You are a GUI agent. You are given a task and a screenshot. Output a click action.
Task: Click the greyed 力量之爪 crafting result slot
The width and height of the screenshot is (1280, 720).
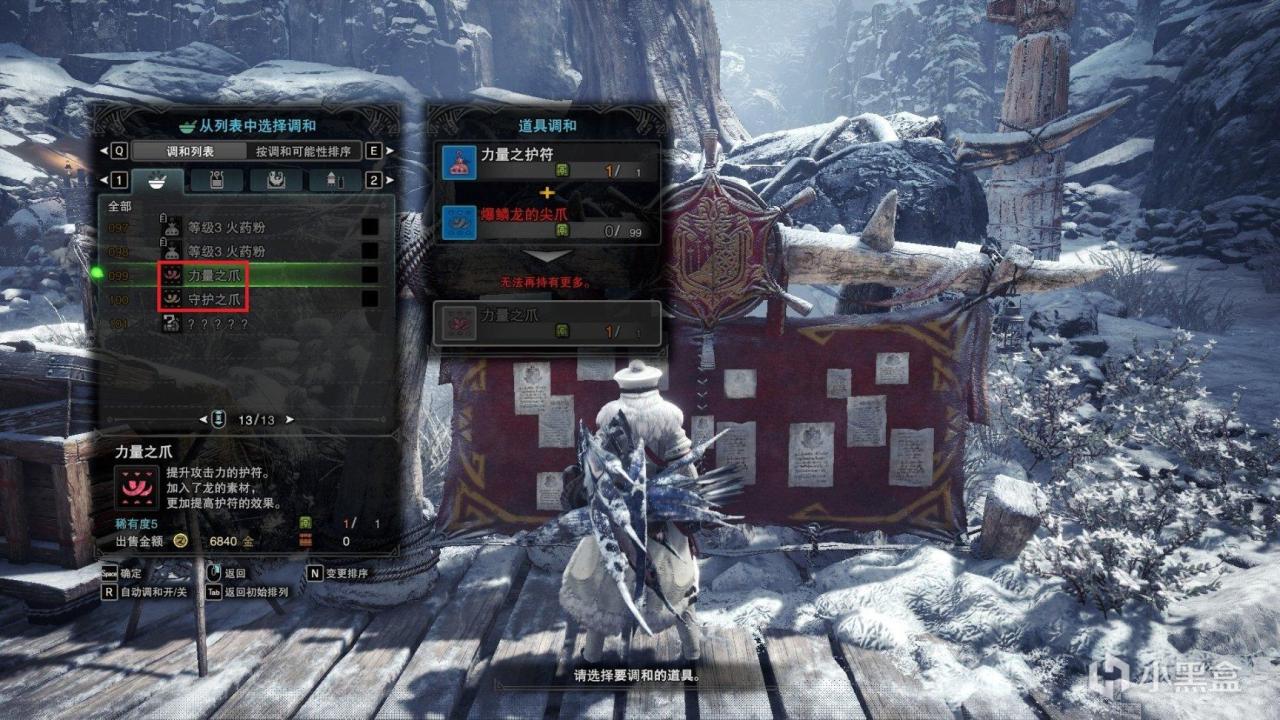tap(546, 323)
